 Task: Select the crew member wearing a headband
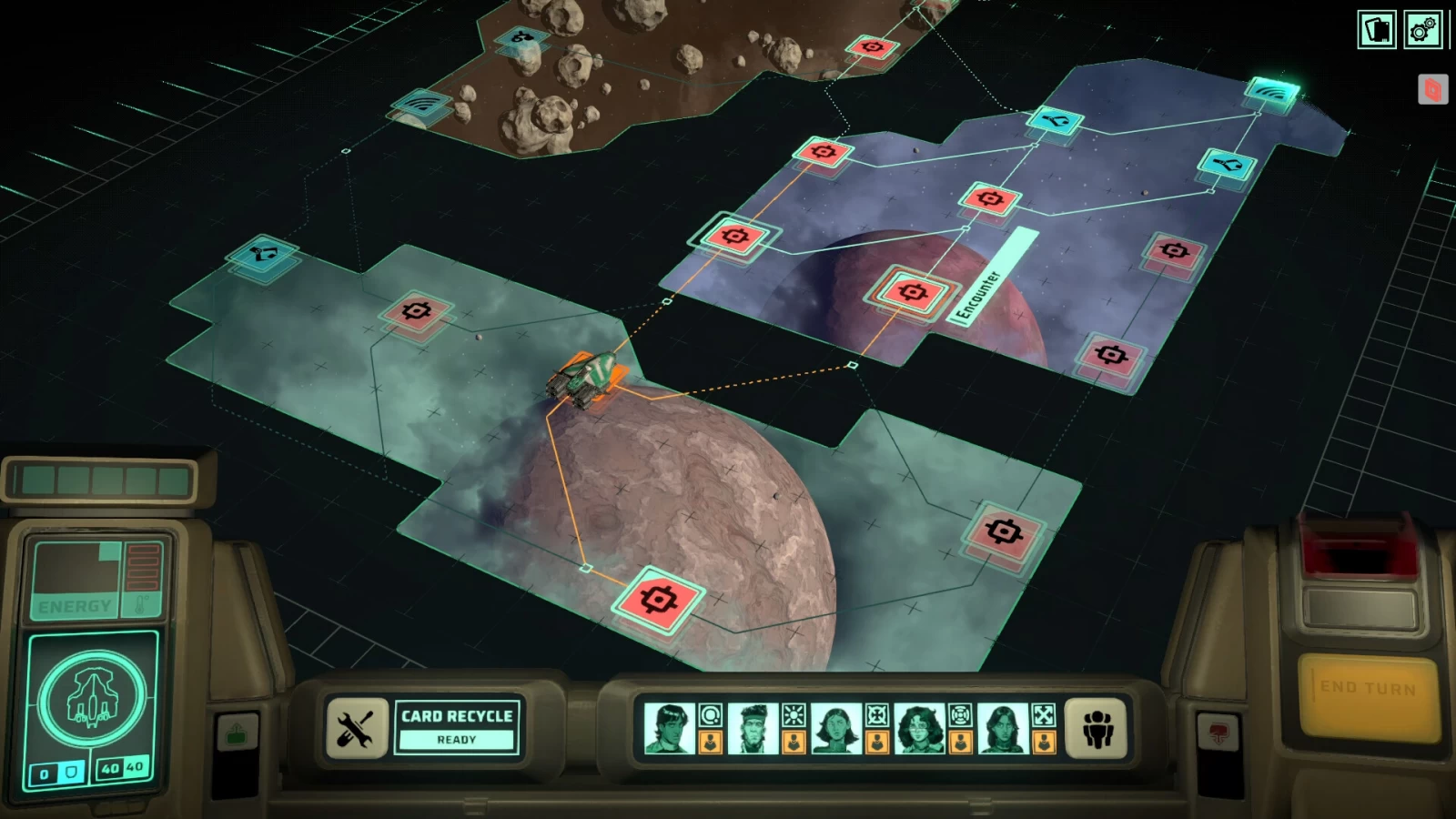pos(753,728)
